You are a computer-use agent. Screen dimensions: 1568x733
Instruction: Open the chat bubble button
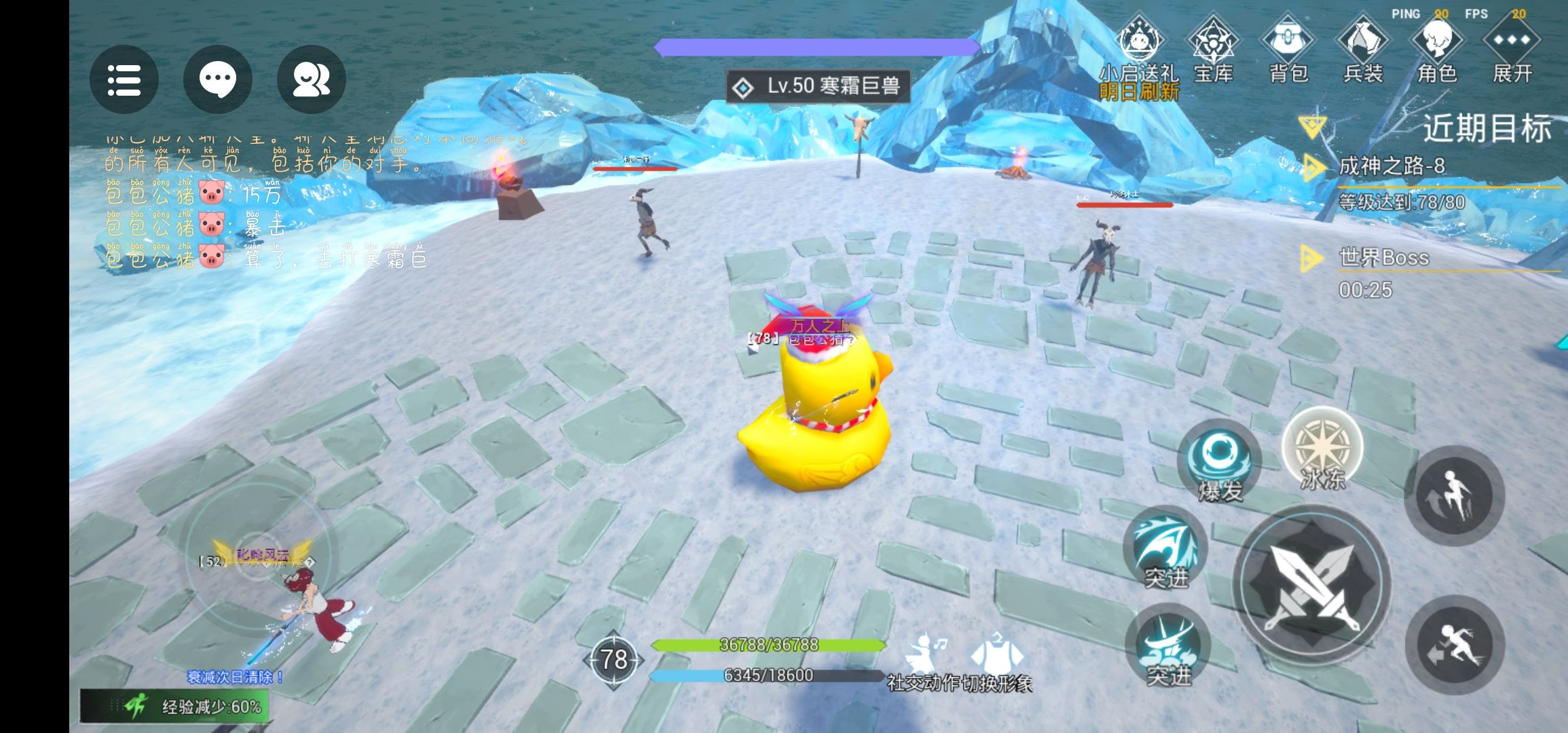217,80
